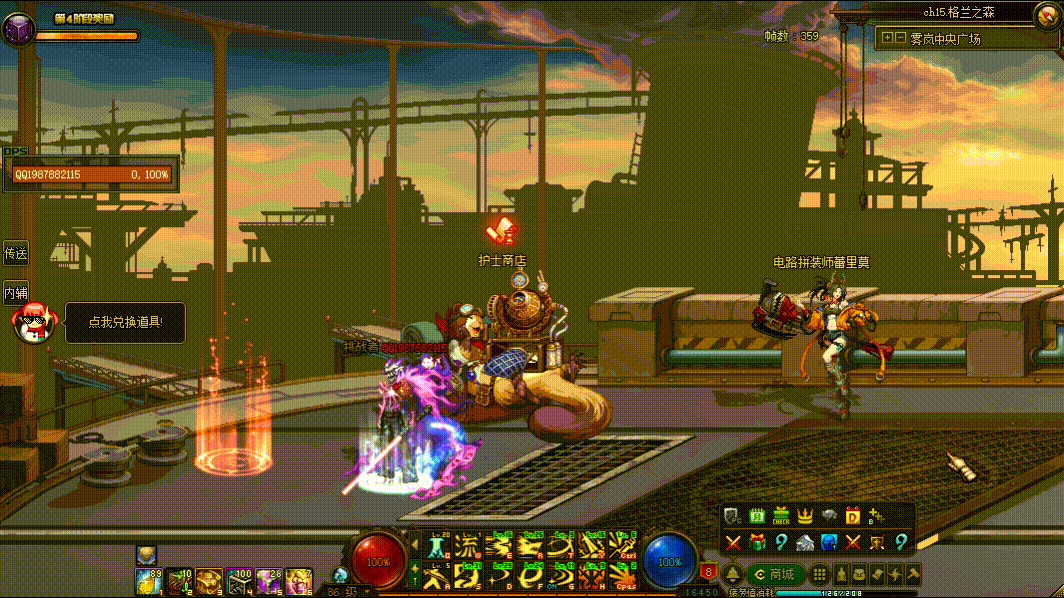Click the bell notification icon
Image resolution: width=1064 pixels, height=598 pixels.
(x=733, y=574)
